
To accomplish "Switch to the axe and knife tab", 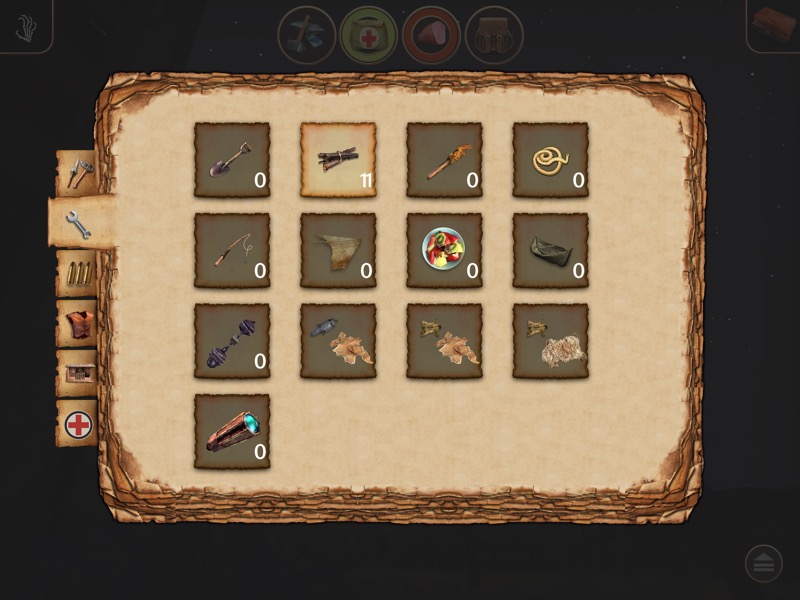I will (x=78, y=174).
